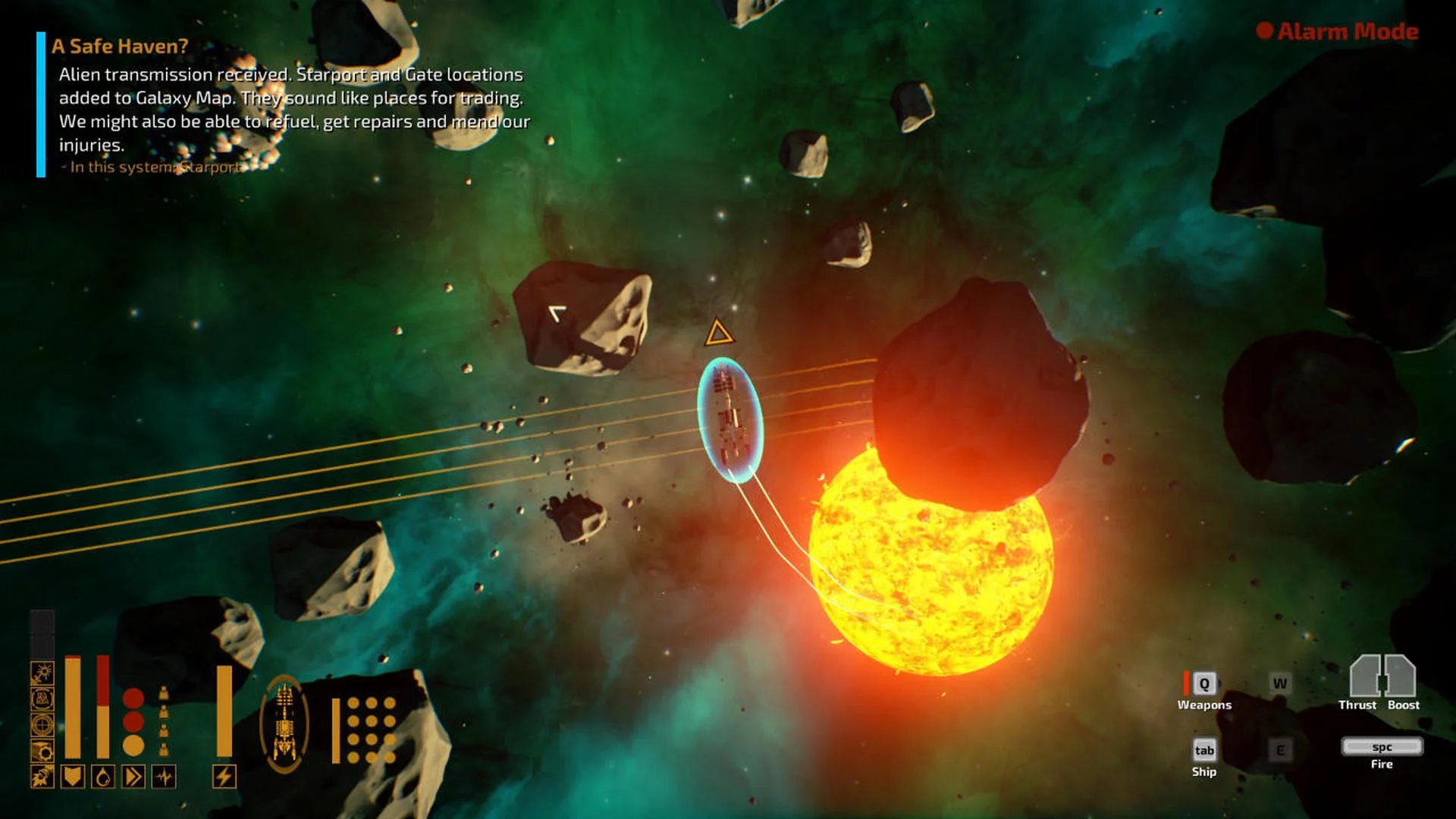The width and height of the screenshot is (1456, 819).
Task: Click the red weapon charge bar next to Q
Action: [1186, 684]
